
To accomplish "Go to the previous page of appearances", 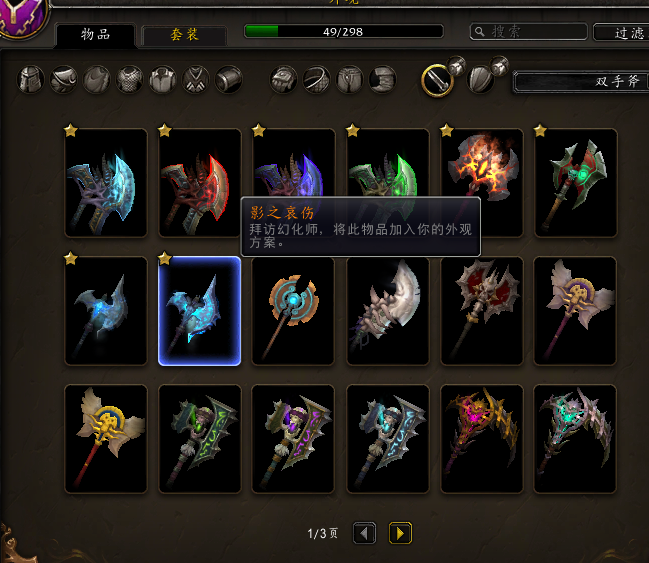I will [365, 533].
